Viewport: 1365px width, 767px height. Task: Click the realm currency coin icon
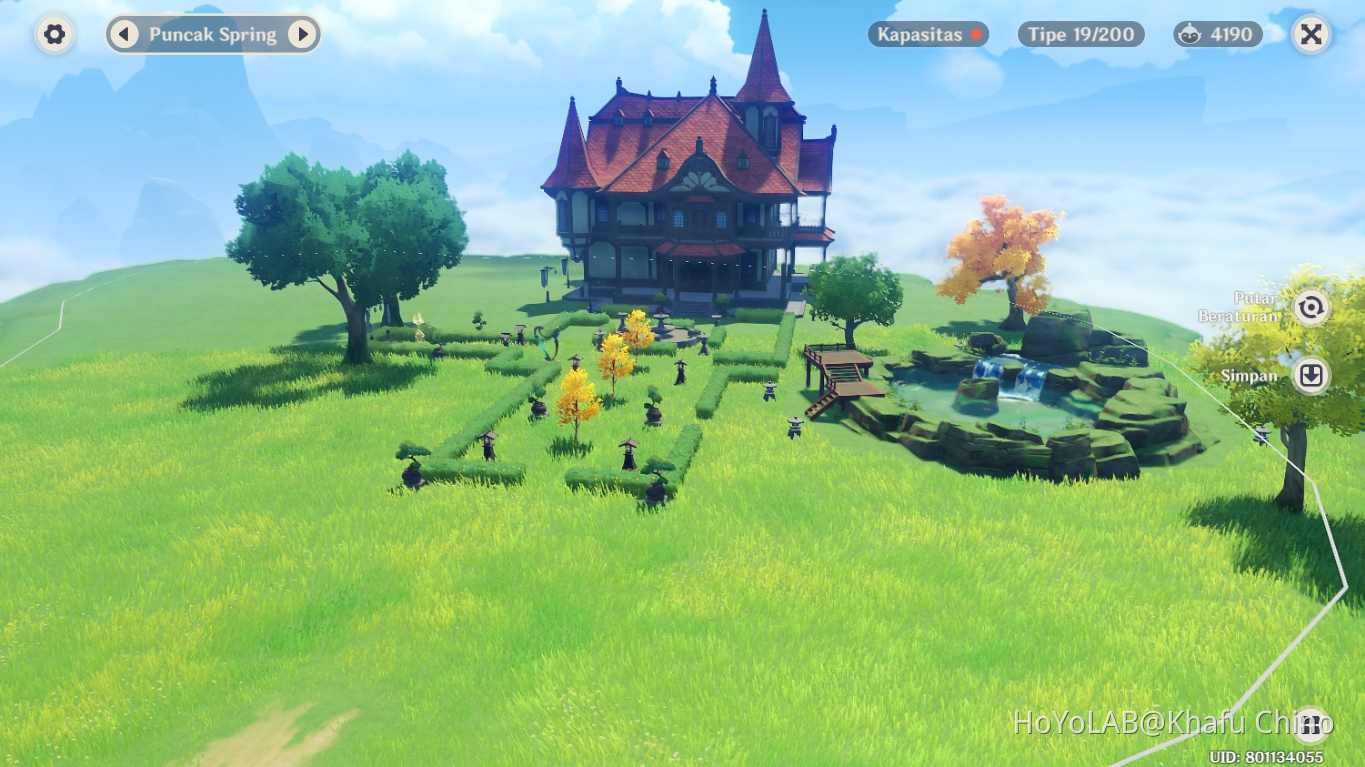coord(1188,34)
